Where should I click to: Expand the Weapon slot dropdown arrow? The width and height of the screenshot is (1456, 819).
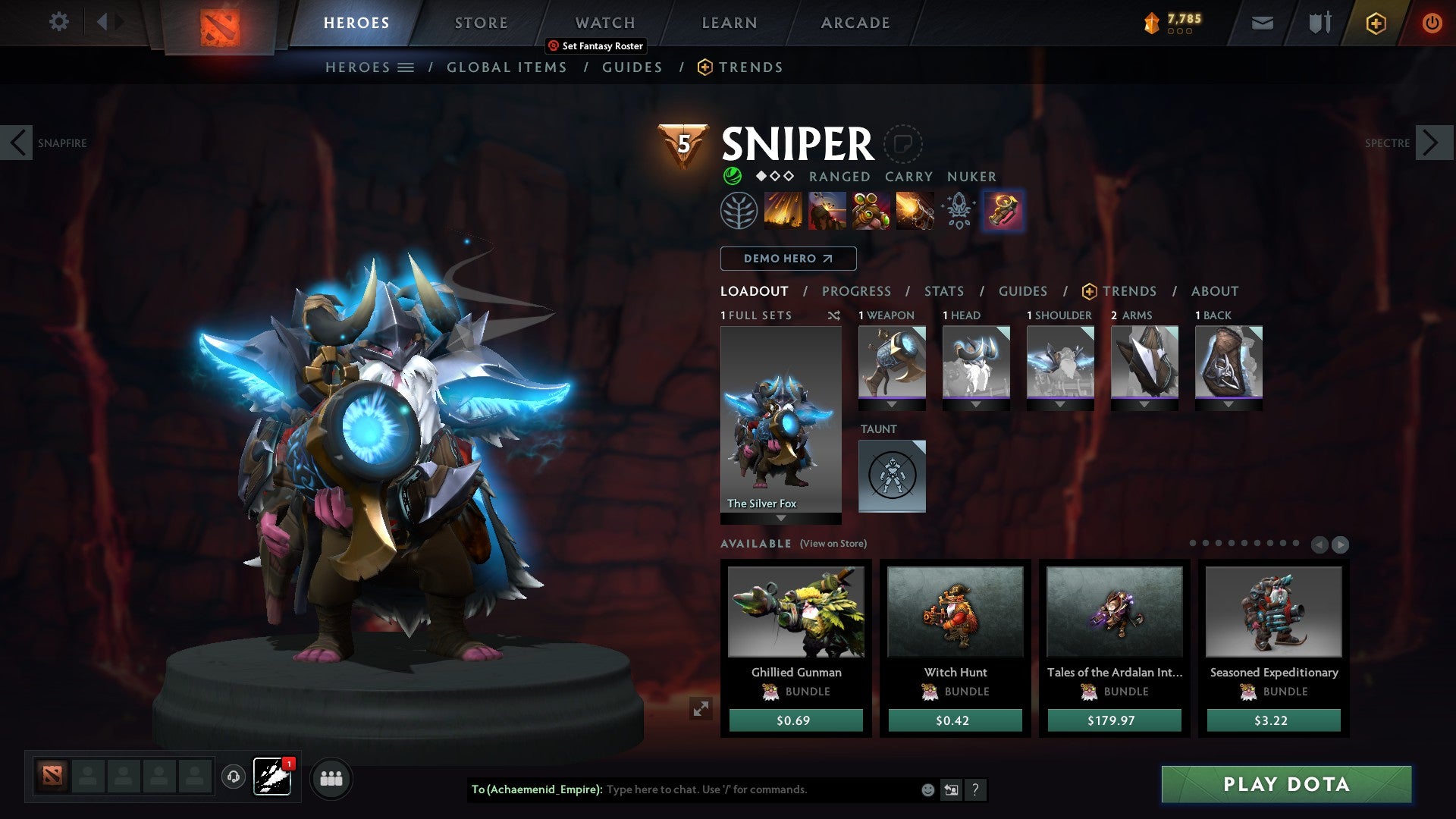[x=892, y=404]
